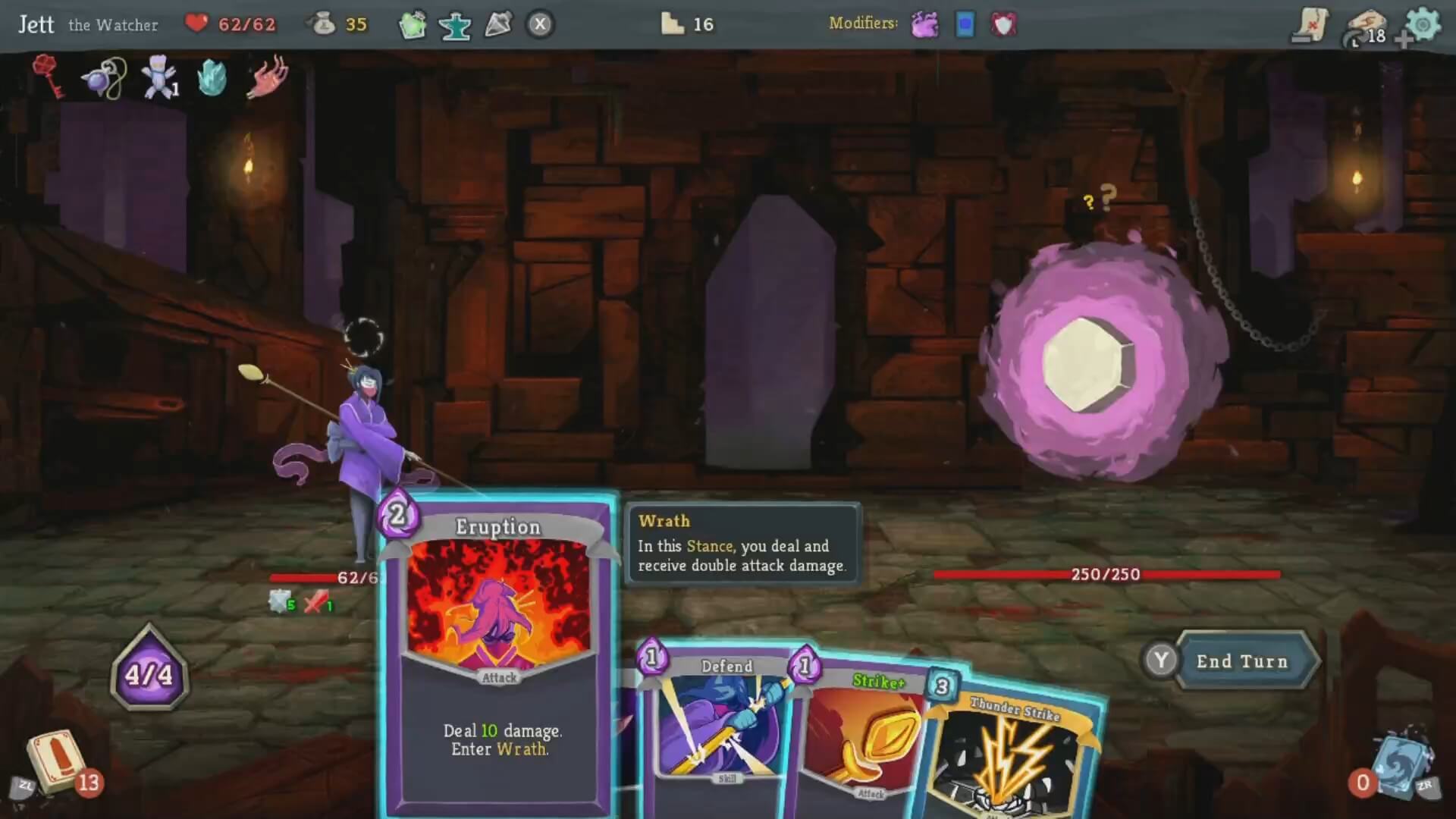Inspect the doll relic with counter 1

click(159, 77)
